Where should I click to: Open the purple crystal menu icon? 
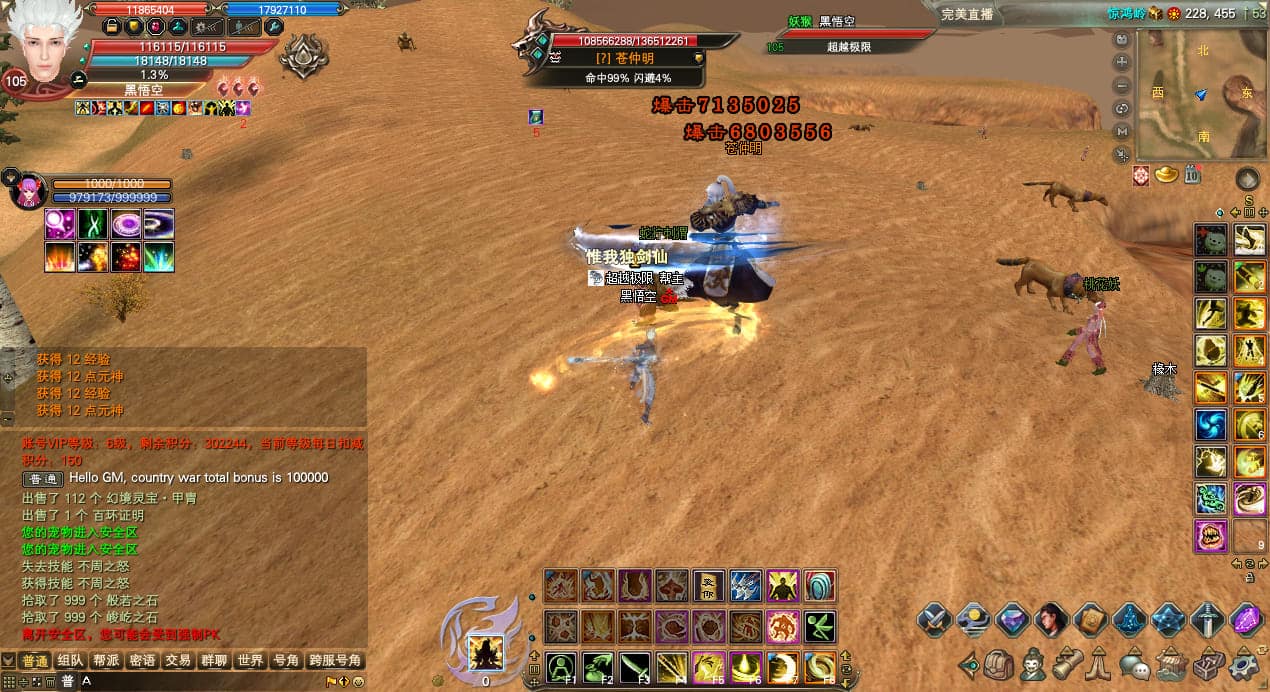(1246, 620)
